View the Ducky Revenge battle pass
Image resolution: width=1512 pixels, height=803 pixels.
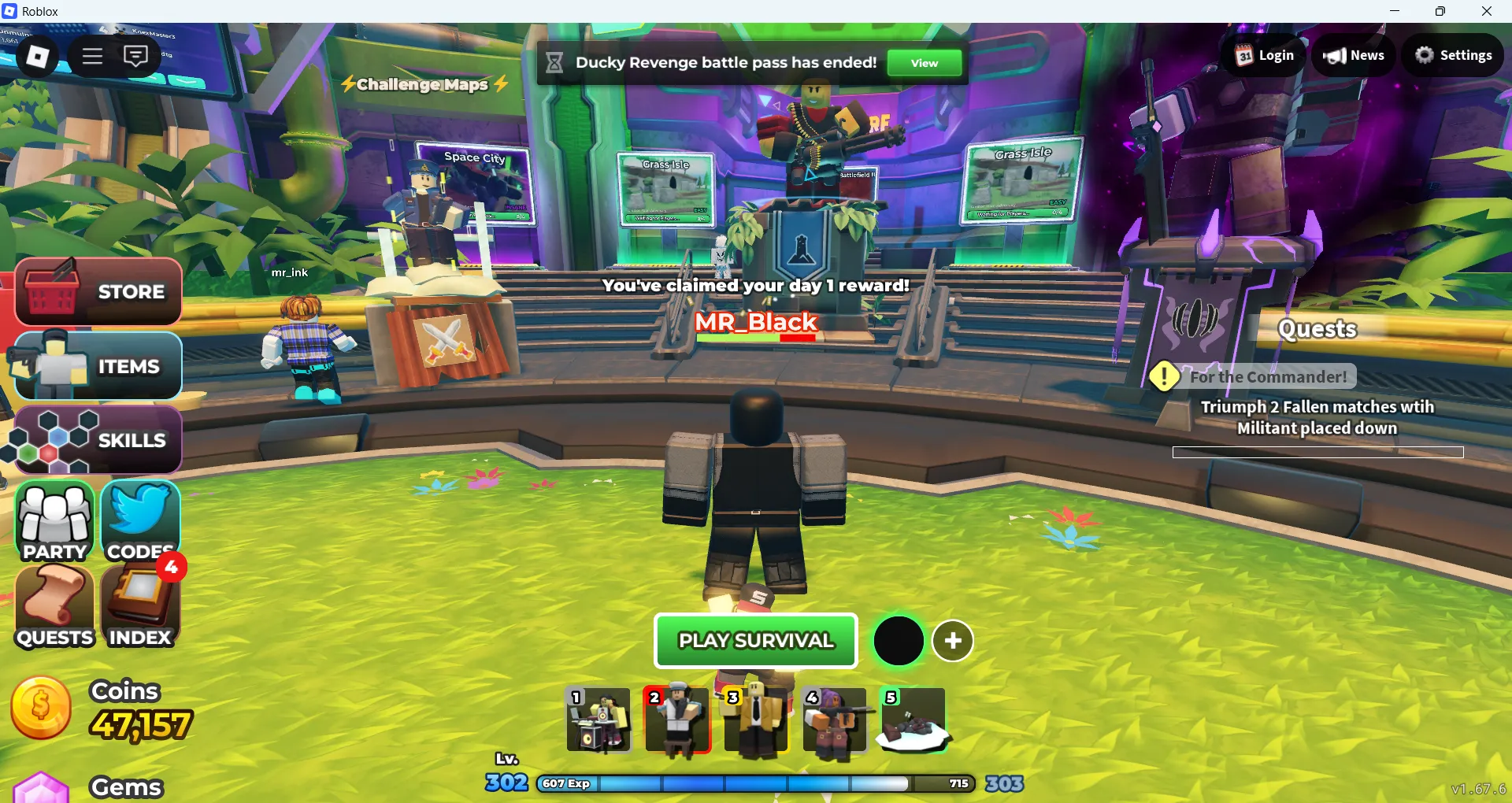point(923,63)
